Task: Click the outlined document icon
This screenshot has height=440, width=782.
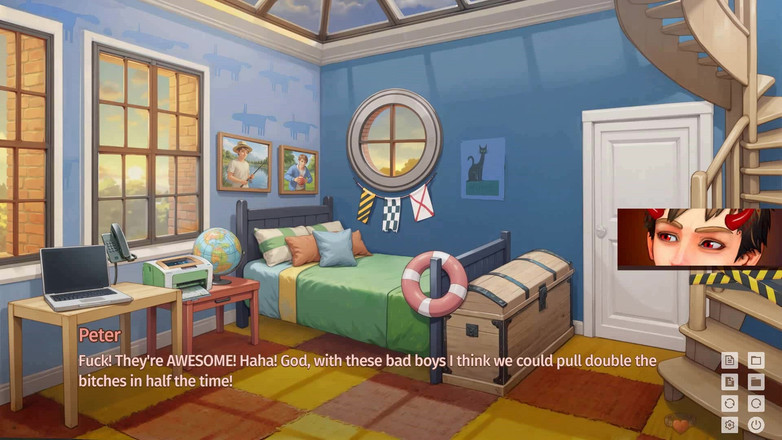Action: (x=730, y=360)
